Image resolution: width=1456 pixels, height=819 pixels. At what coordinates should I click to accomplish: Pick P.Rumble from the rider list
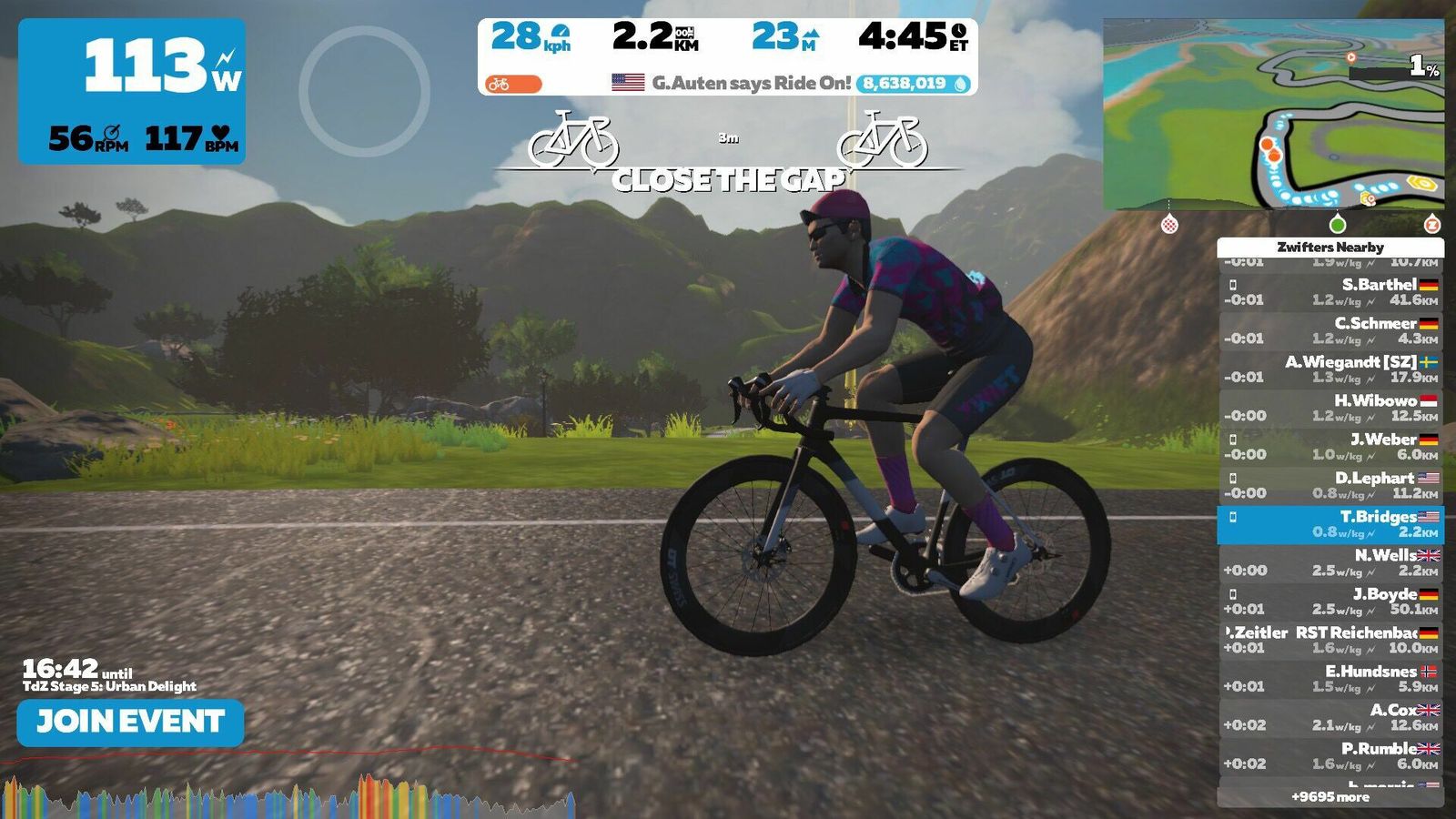pyautogui.click(x=1330, y=756)
